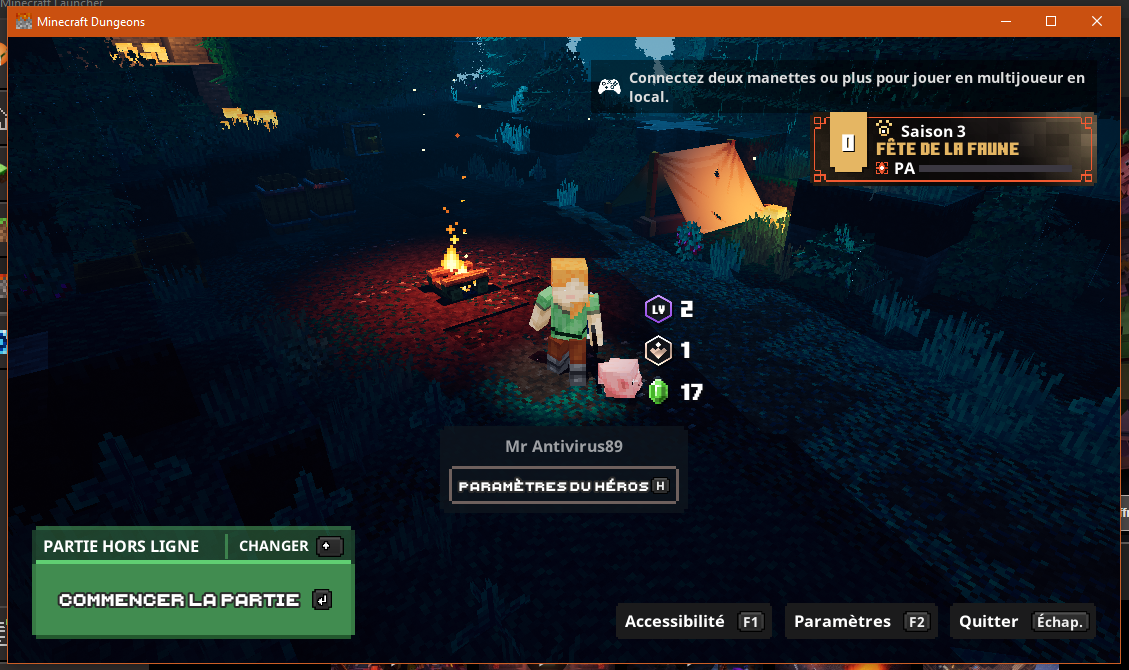Start the game with Commencer la partie
This screenshot has width=1129, height=670.
(193, 600)
